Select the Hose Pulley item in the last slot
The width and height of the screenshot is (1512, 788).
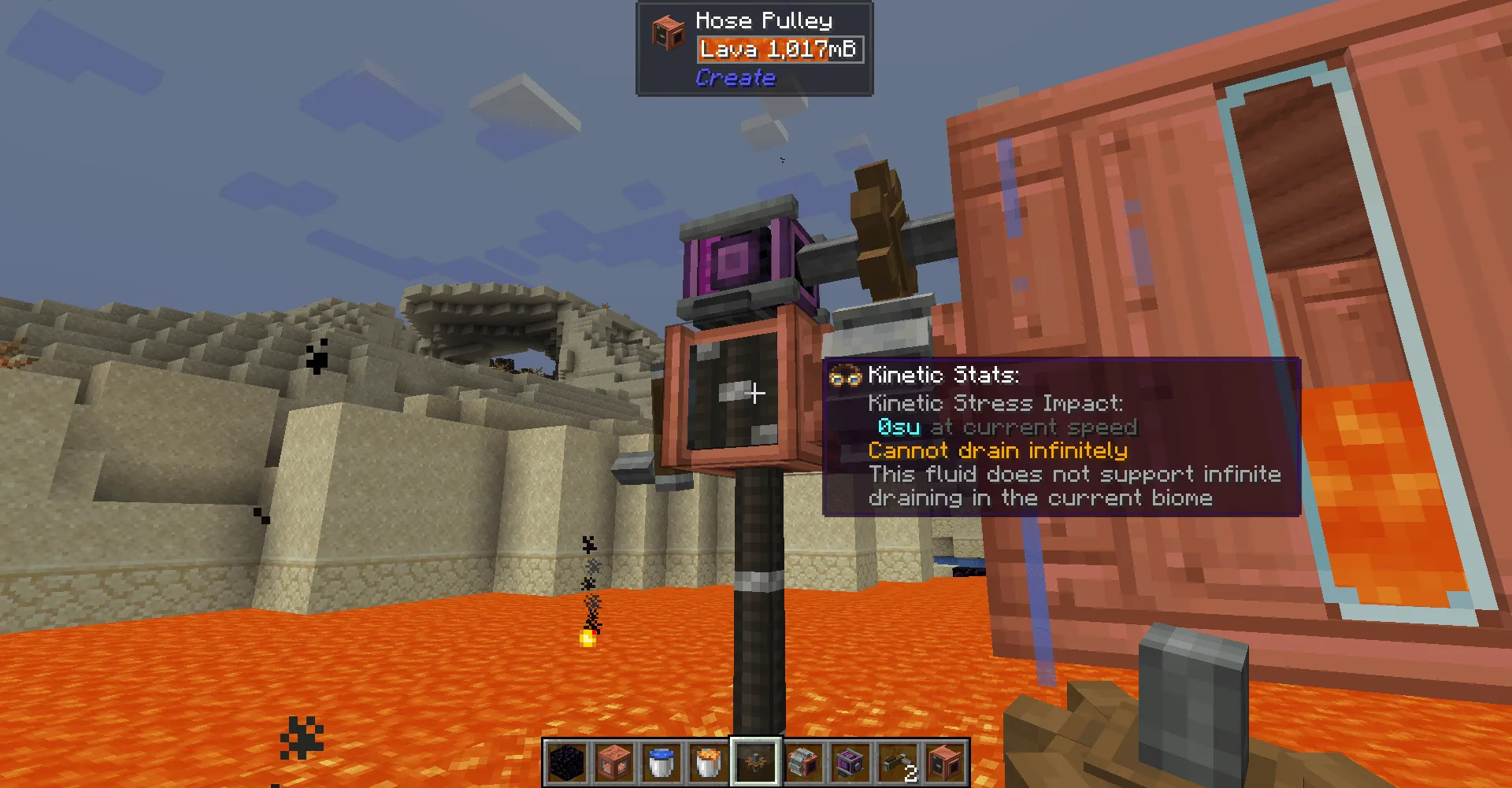coord(945,760)
